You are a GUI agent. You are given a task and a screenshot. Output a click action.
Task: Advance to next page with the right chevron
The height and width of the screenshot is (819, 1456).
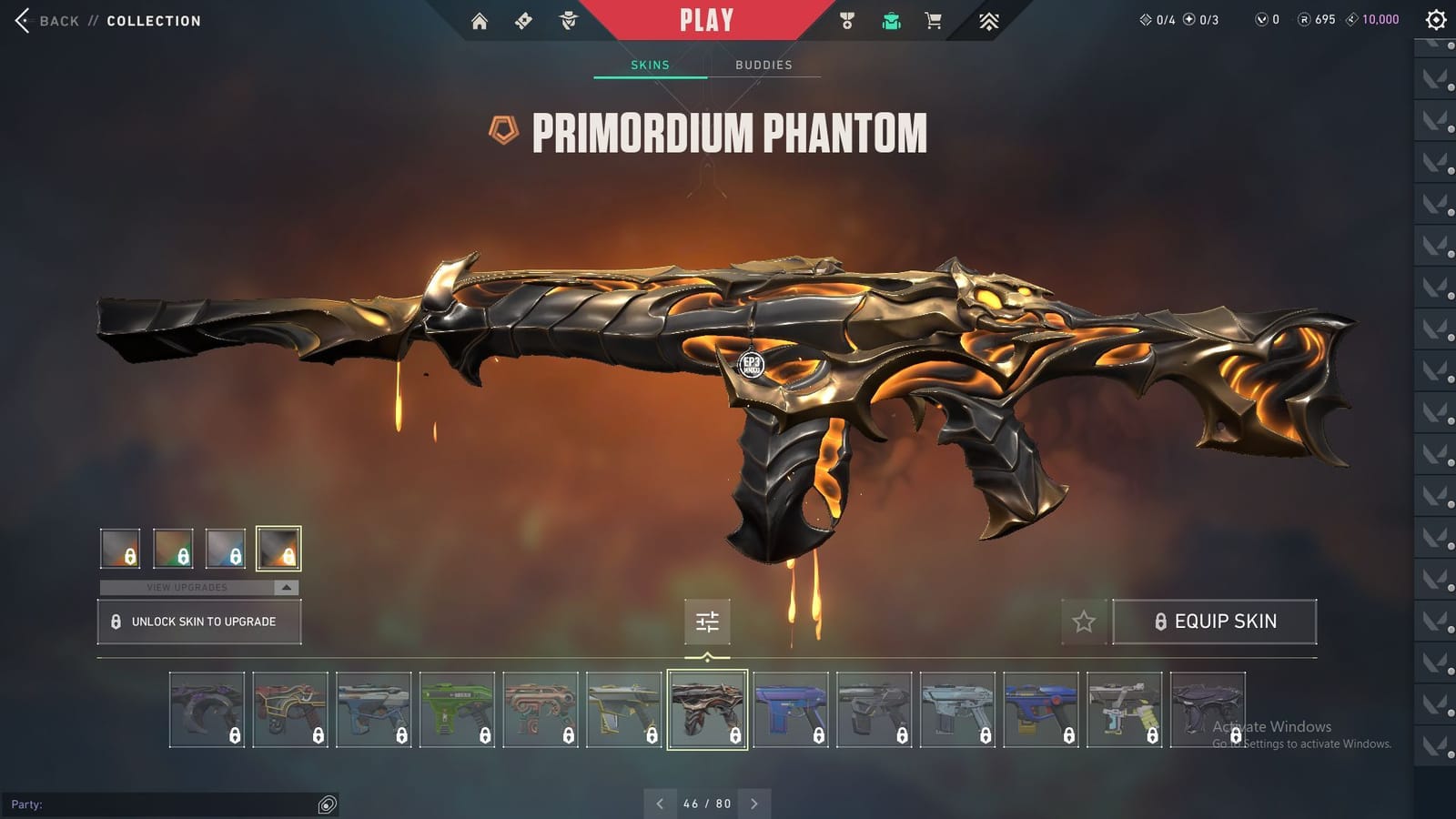[753, 804]
